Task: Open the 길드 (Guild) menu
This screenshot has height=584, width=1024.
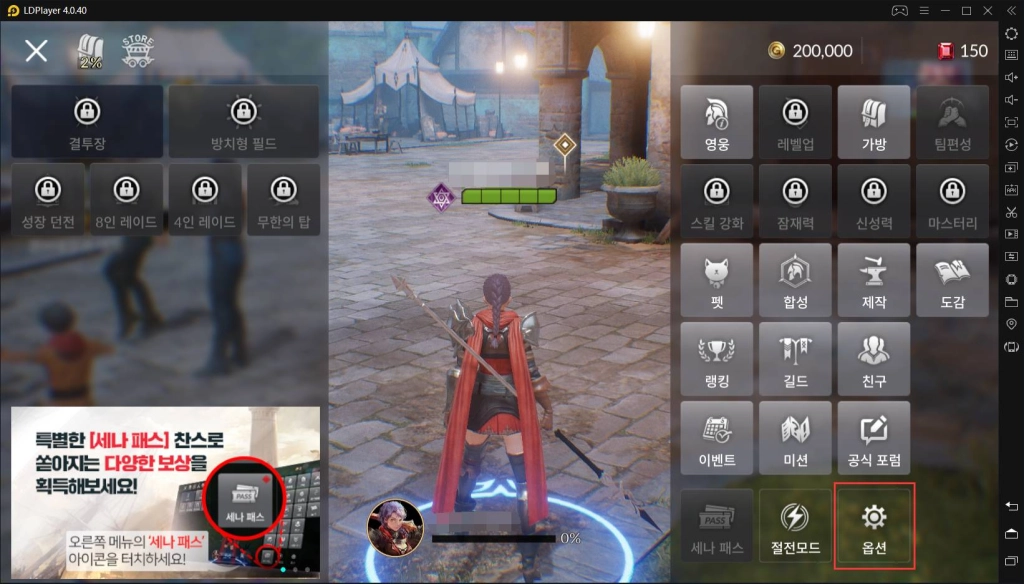Action: pyautogui.click(x=795, y=358)
